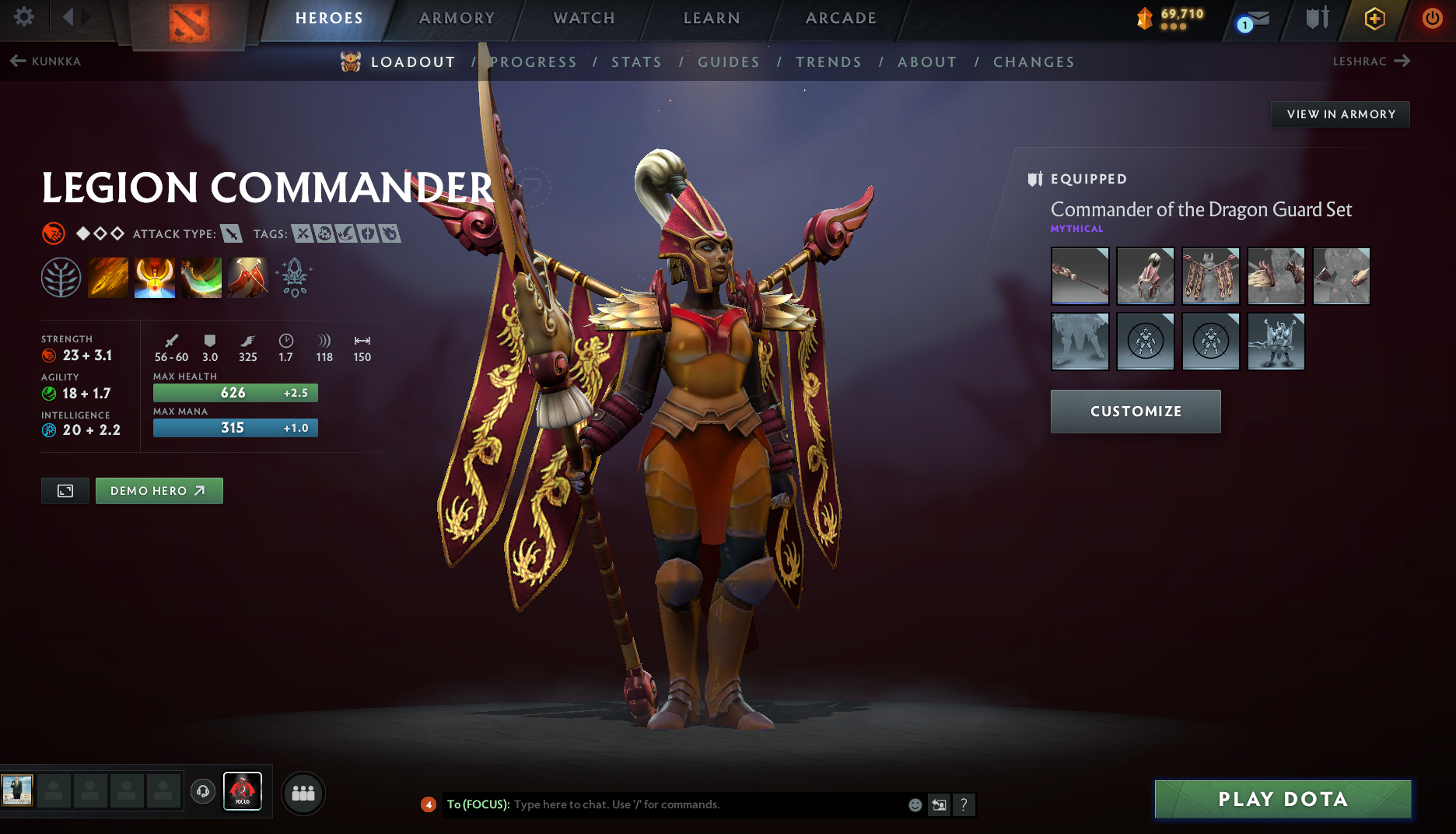Click the power button to exit
Image resolution: width=1456 pixels, height=834 pixels.
[1432, 19]
